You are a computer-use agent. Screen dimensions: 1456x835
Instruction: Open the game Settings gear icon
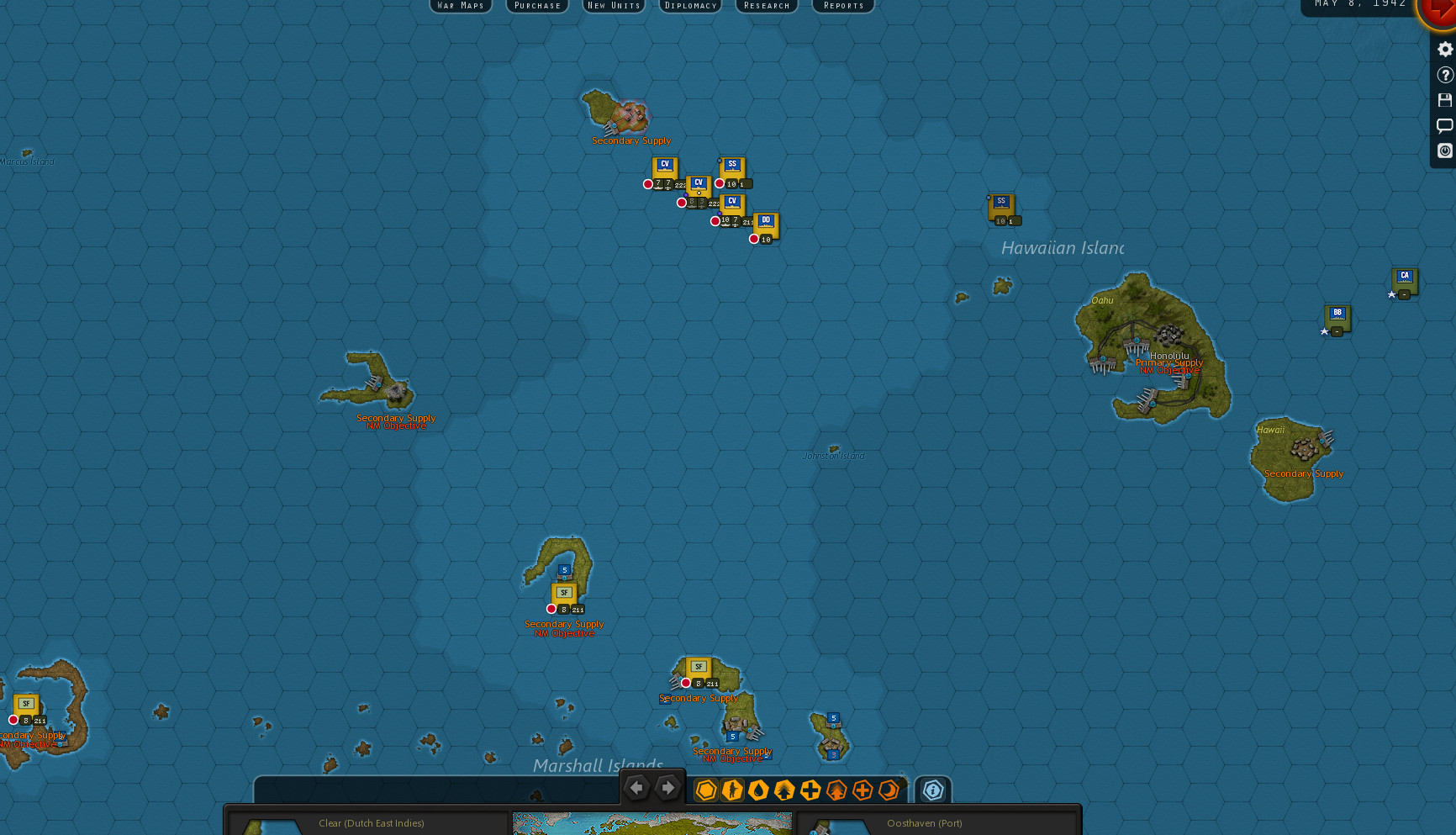(1445, 49)
